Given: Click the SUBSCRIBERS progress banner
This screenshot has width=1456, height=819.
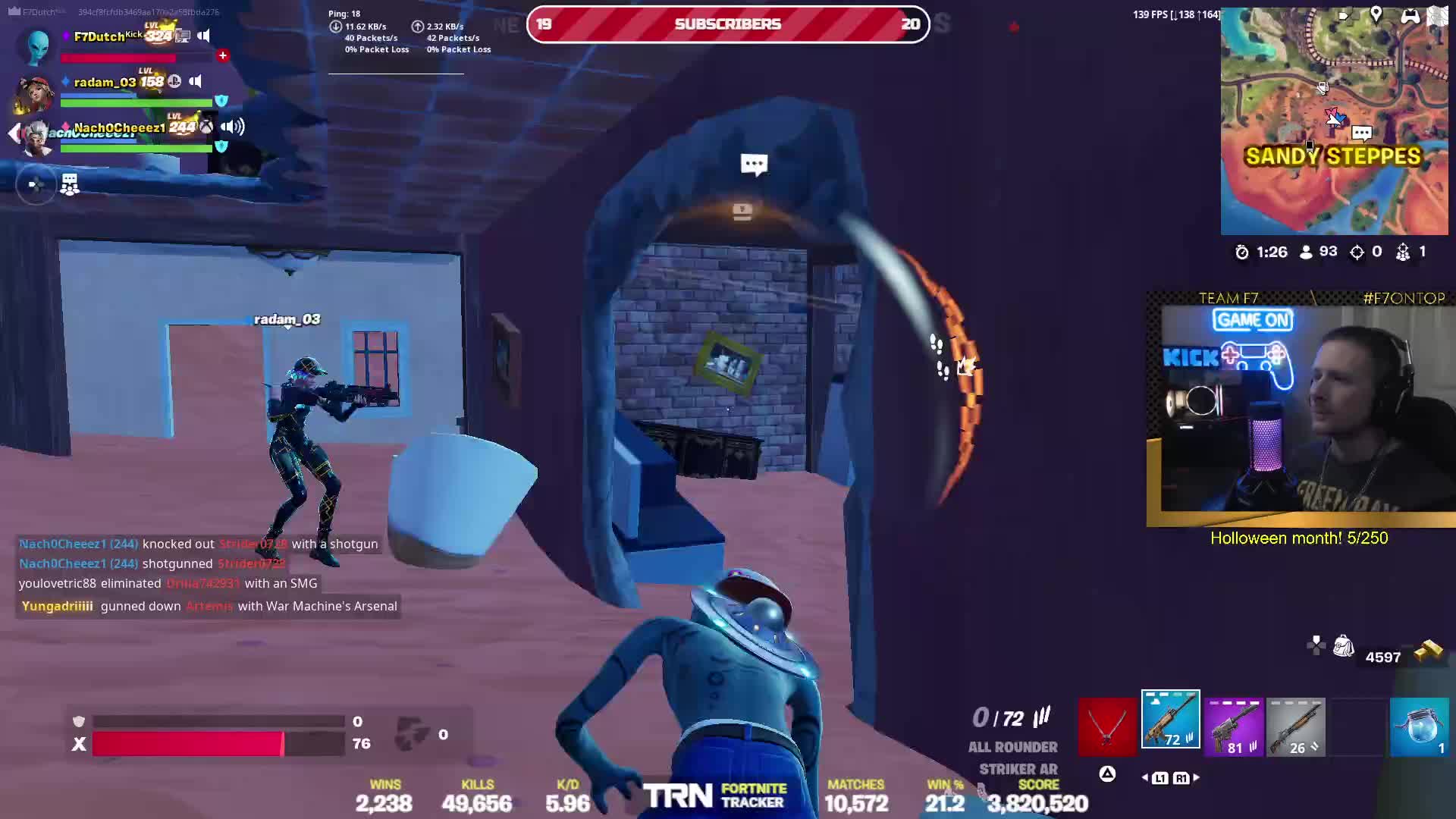Looking at the screenshot, I should click(728, 24).
